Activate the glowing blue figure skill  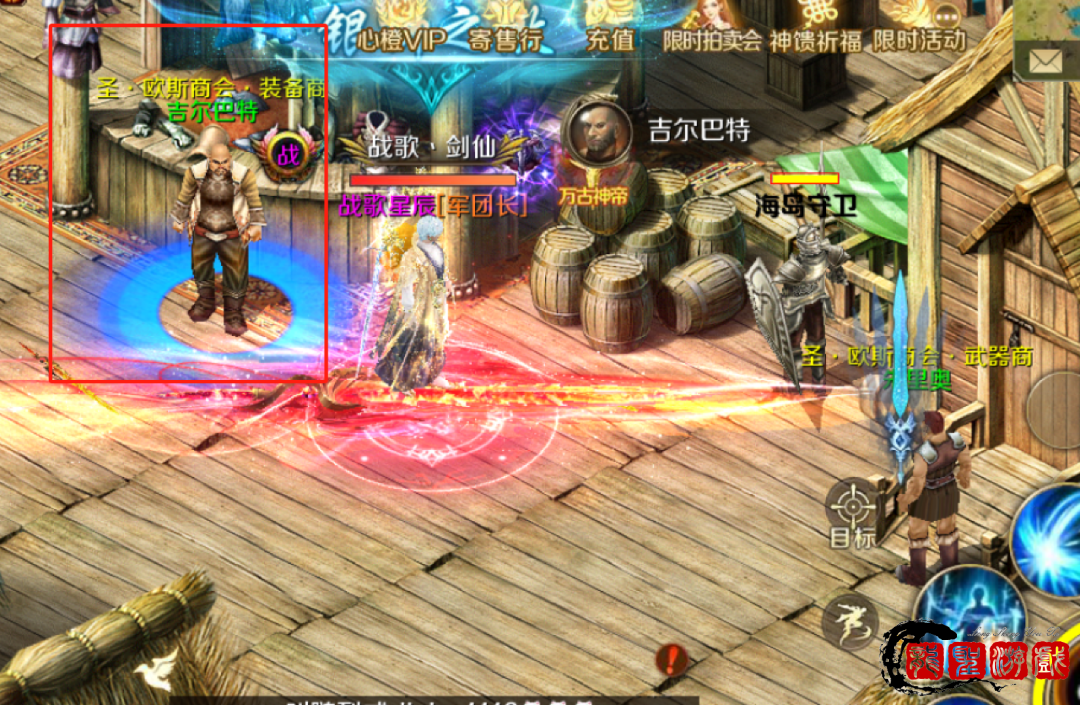(x=968, y=612)
